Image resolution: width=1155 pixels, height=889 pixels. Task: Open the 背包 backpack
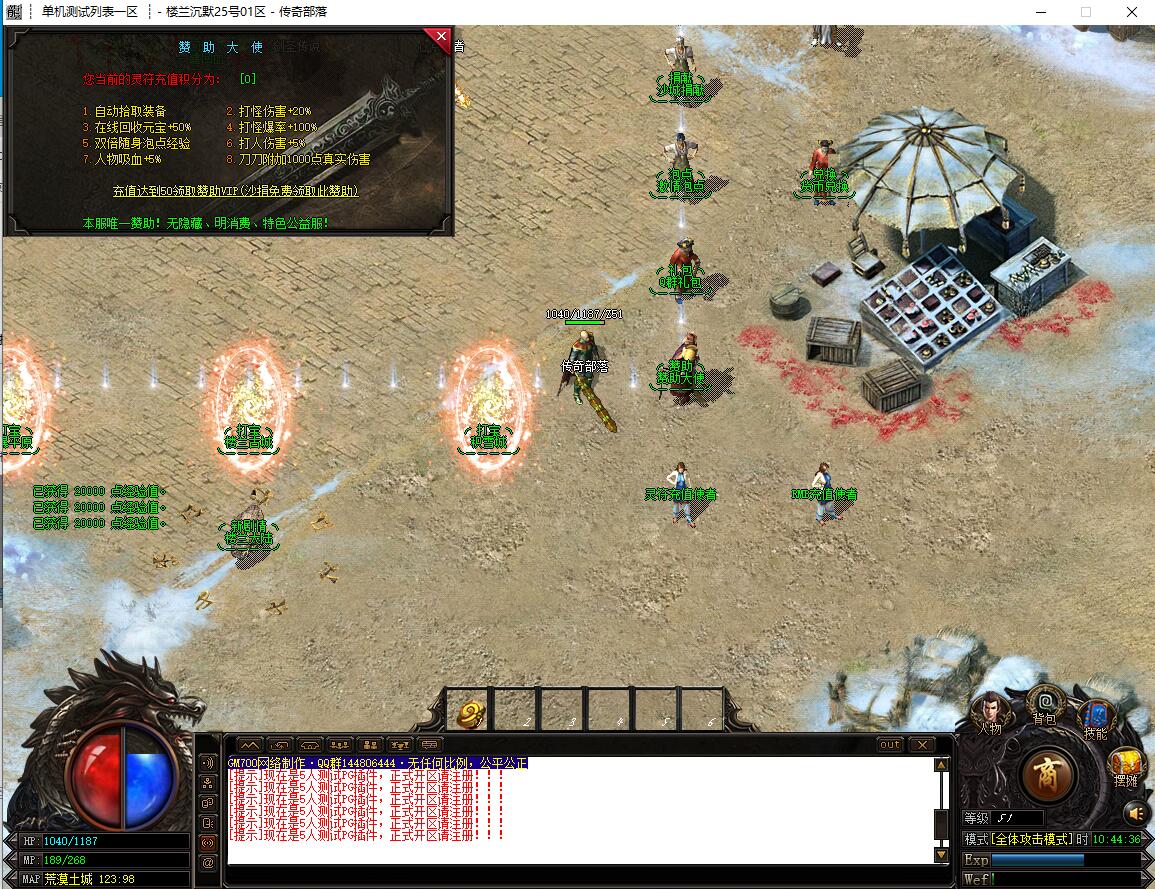[1045, 702]
